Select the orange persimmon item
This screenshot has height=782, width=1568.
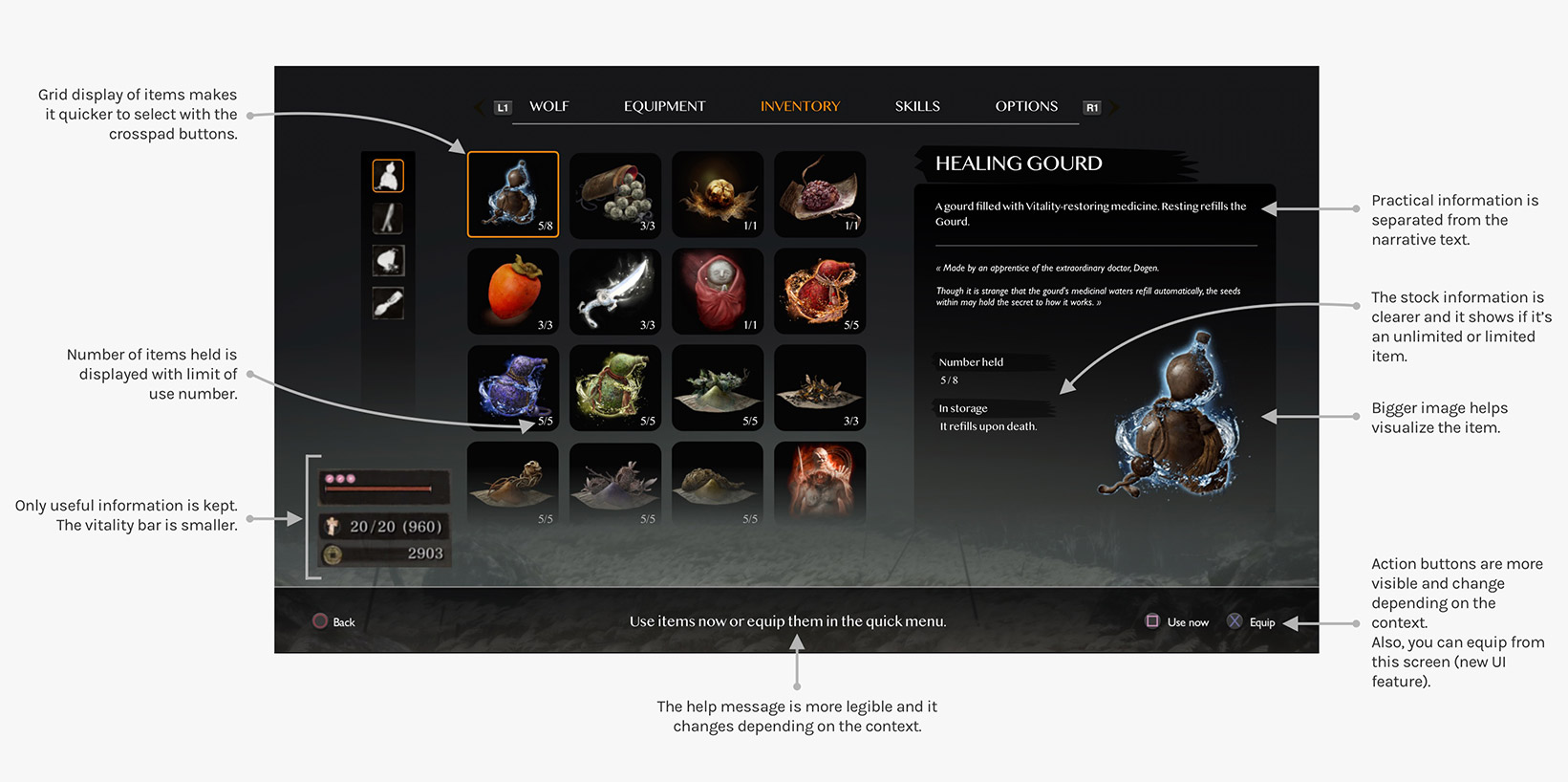coord(513,291)
